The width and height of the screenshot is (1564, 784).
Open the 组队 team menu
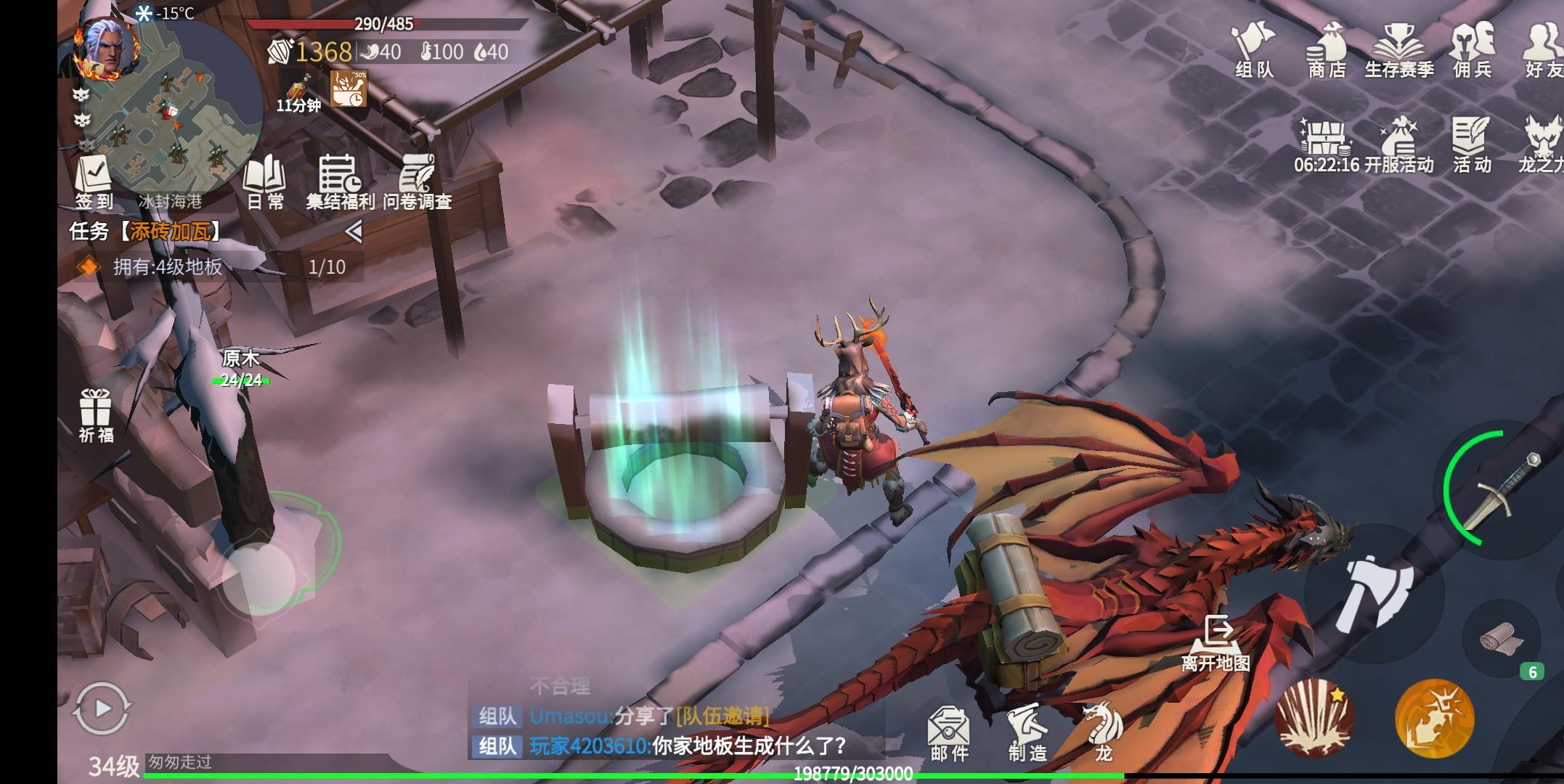tap(1255, 49)
